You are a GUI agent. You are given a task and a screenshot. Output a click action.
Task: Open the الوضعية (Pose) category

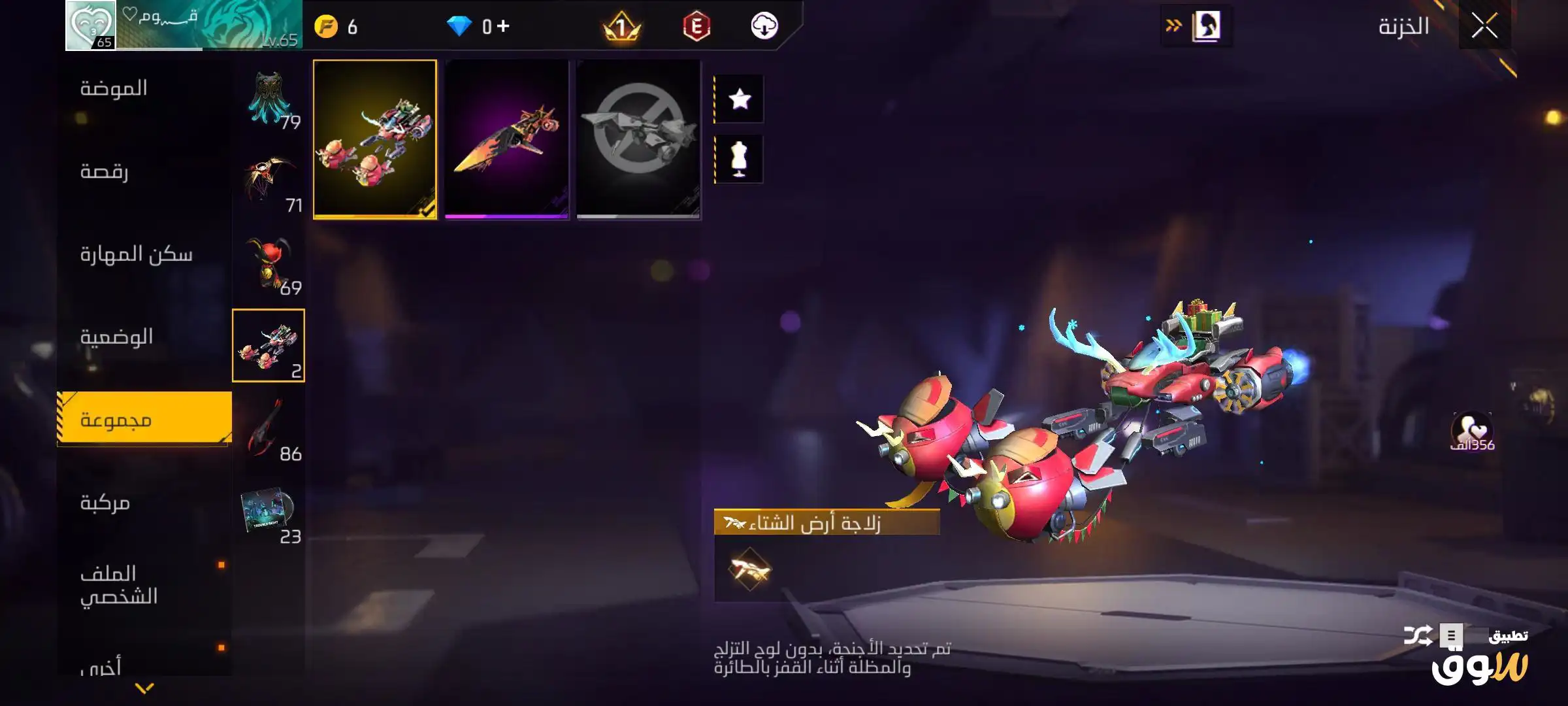pyautogui.click(x=116, y=337)
